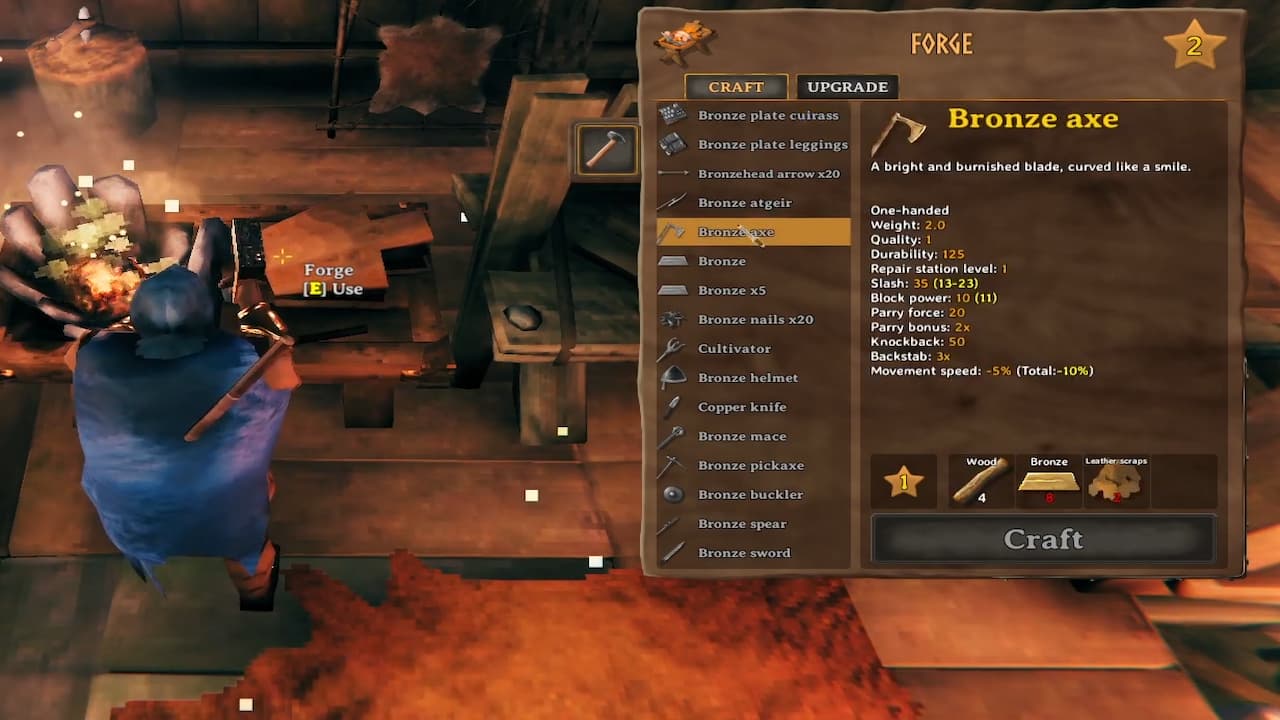Click the hammer icon above the forge

(606, 148)
